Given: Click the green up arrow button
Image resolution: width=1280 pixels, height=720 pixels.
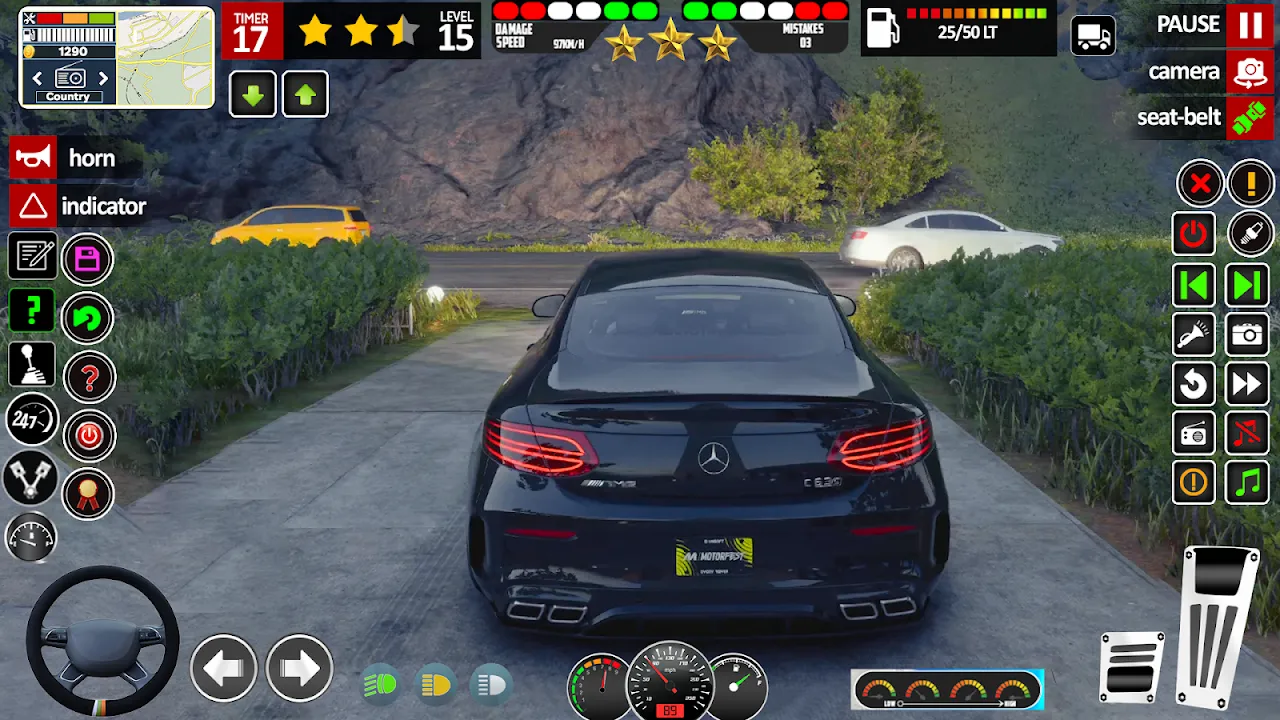Looking at the screenshot, I should [305, 96].
